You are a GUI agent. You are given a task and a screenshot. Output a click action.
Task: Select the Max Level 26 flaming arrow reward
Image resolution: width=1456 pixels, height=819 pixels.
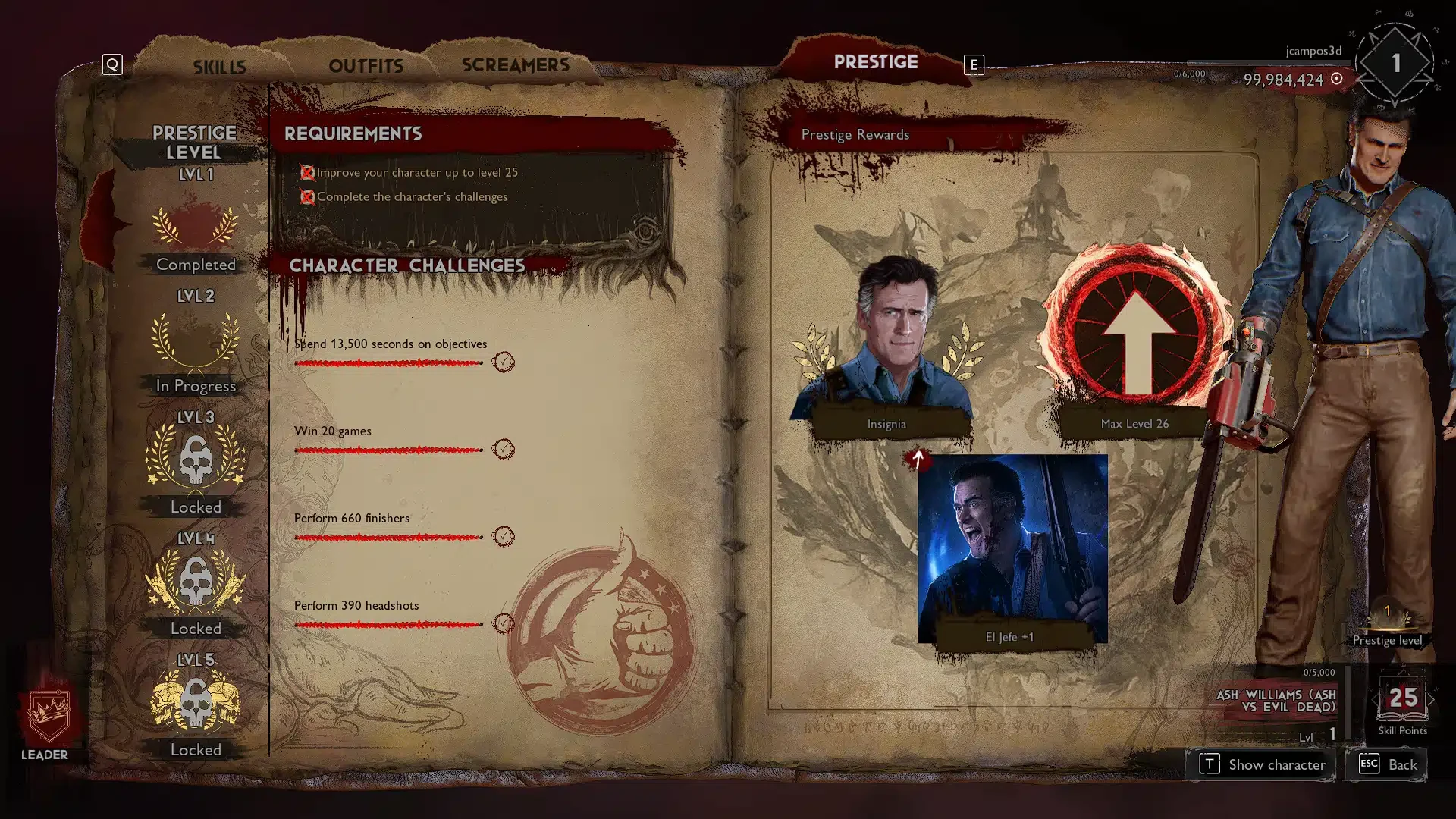point(1134,334)
